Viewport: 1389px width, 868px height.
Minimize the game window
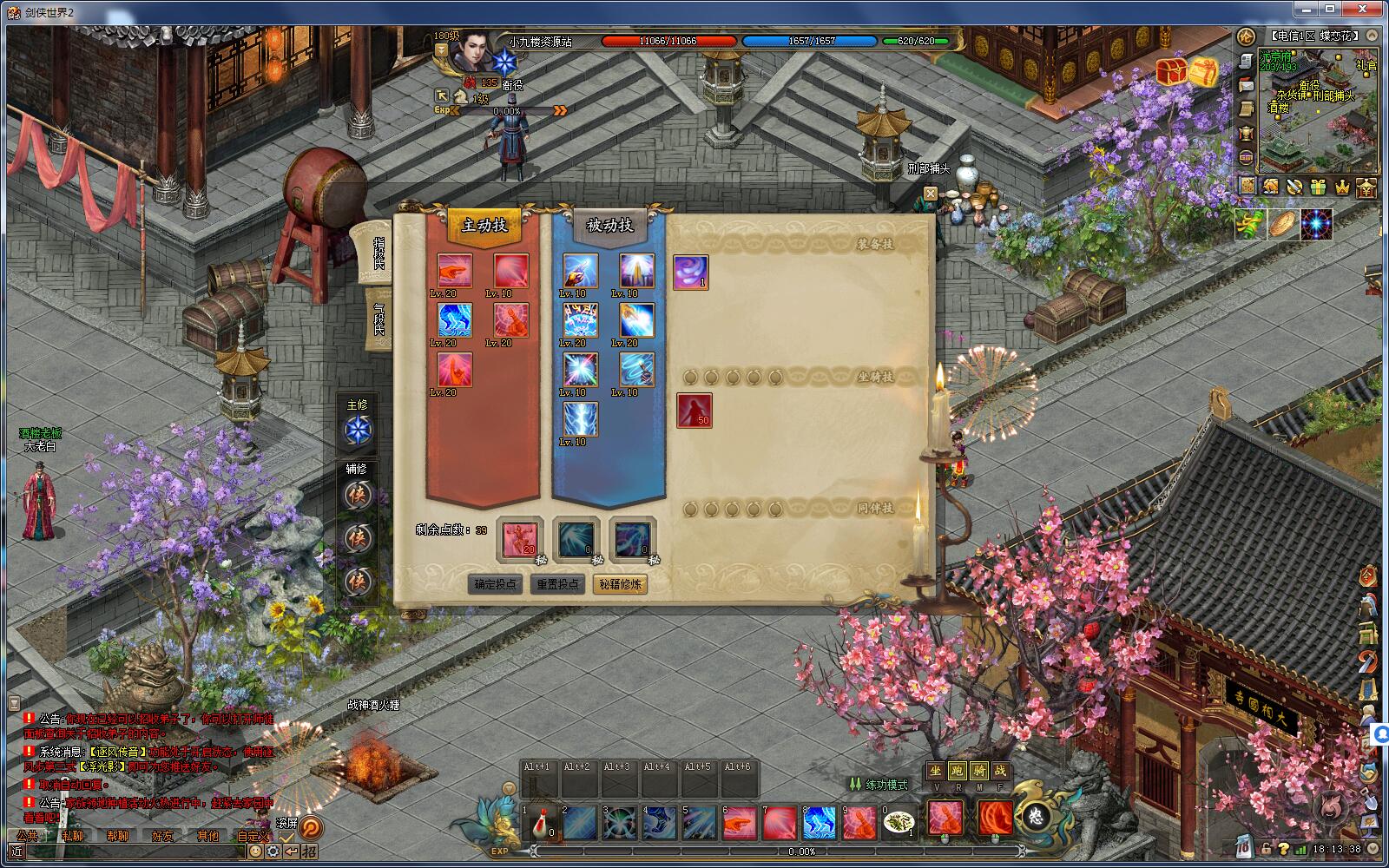[1305, 9]
